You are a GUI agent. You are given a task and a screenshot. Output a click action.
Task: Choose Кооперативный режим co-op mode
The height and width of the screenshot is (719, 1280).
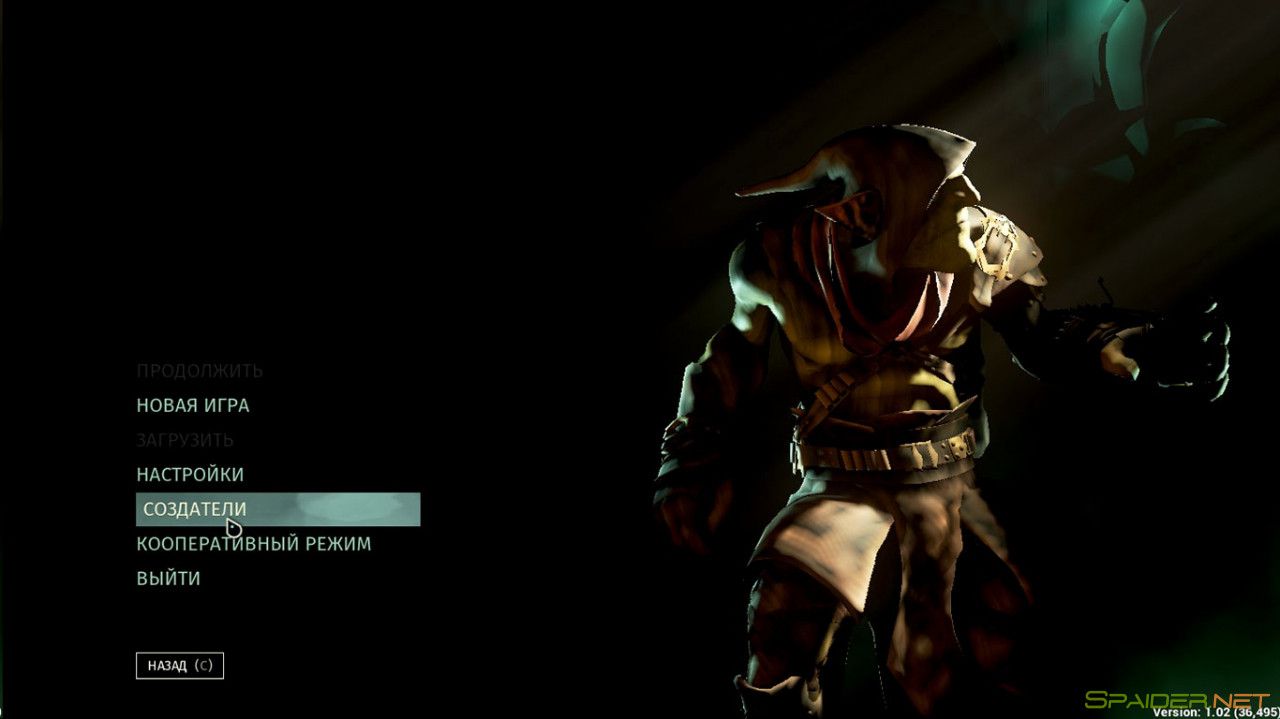254,544
